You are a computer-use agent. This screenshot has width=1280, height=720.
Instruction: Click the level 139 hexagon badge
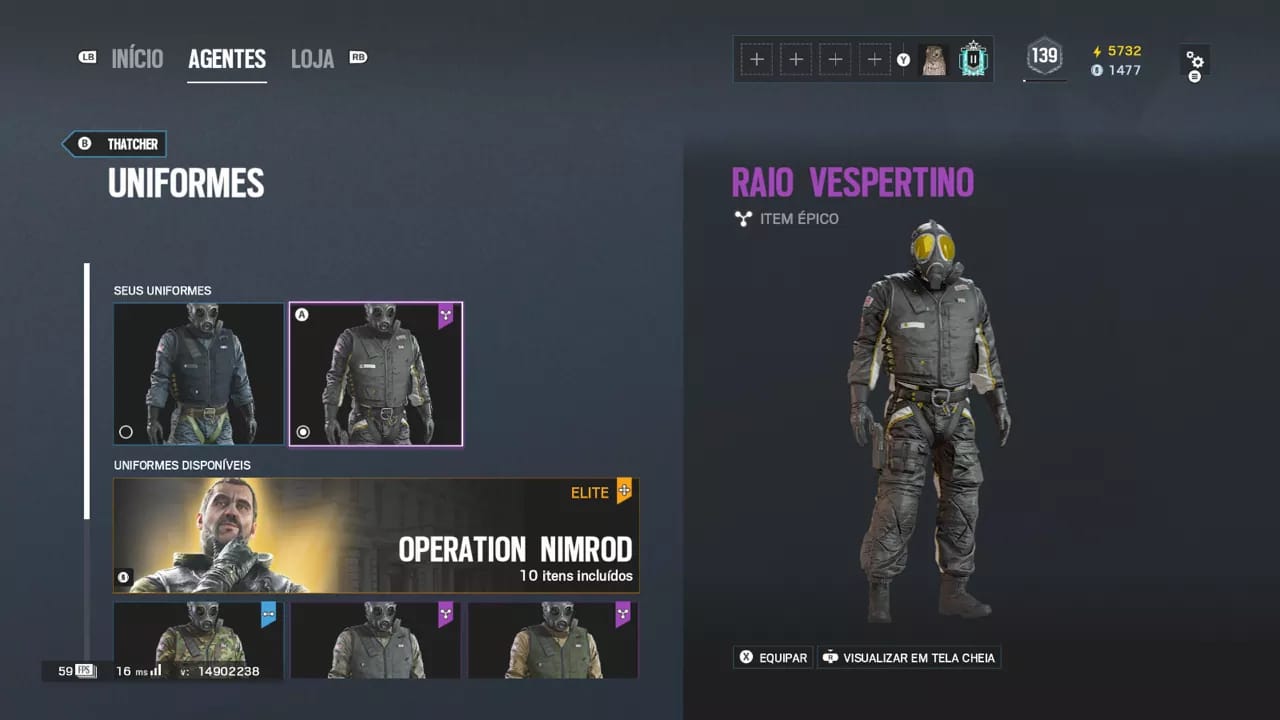click(1044, 56)
